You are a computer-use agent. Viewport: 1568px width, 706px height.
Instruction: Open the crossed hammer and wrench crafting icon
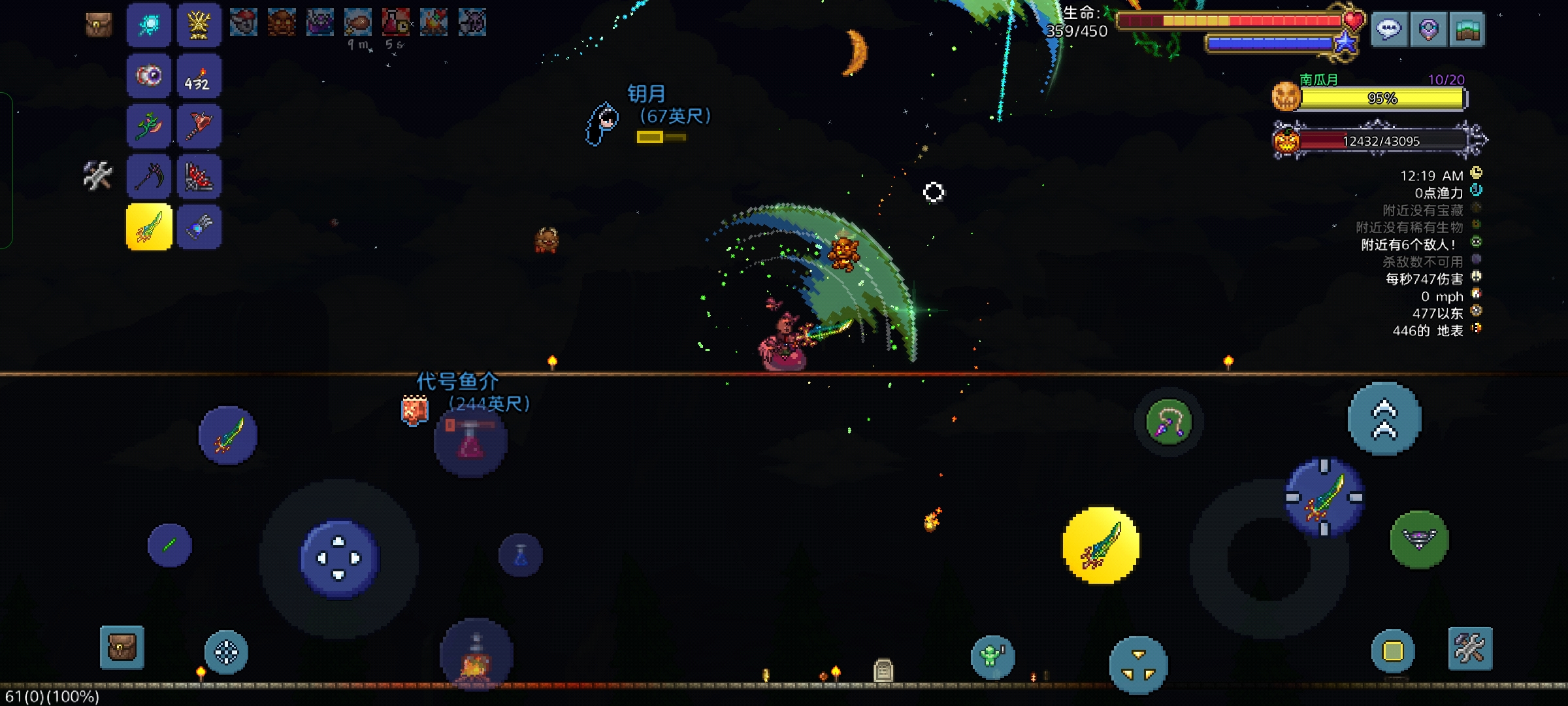[x=98, y=175]
